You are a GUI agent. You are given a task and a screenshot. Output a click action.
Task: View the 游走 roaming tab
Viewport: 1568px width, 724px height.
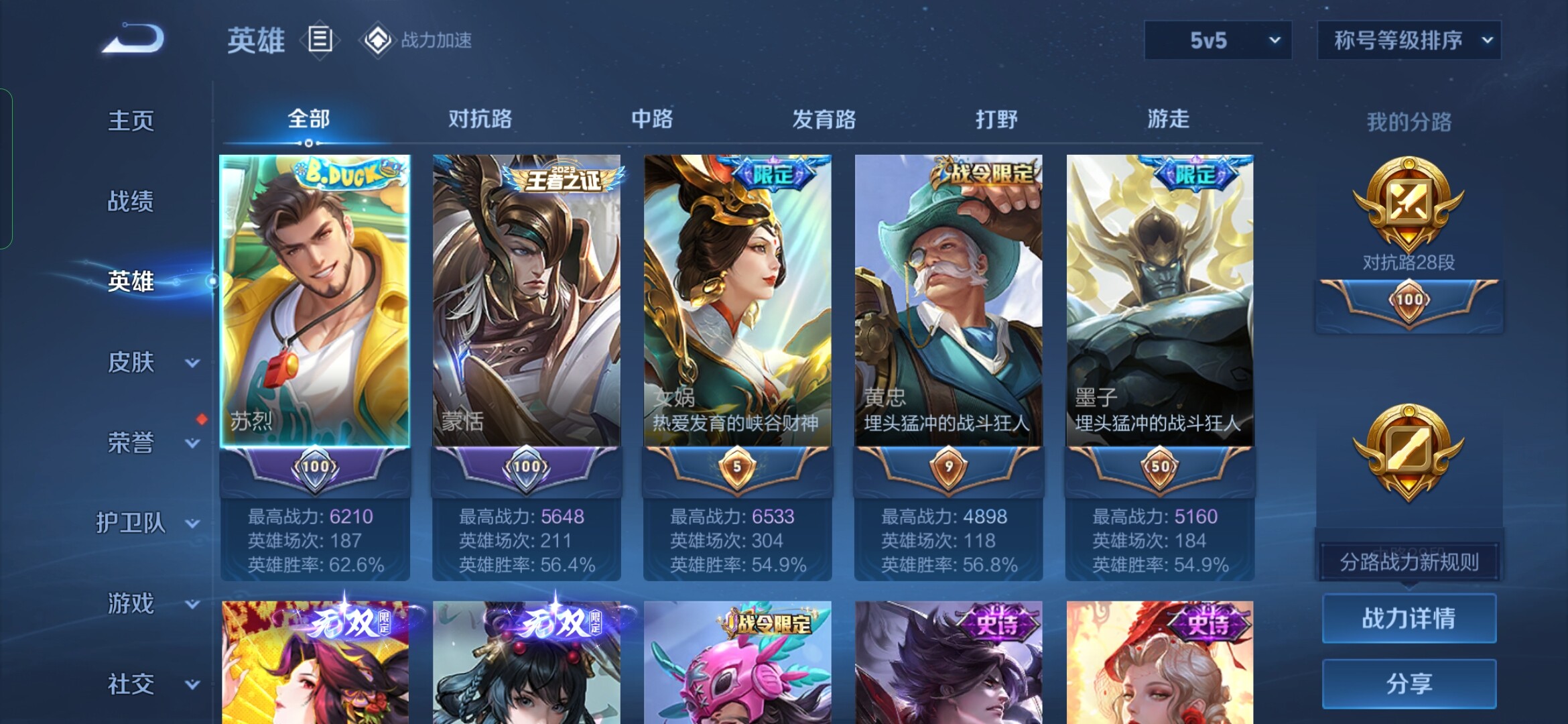point(1168,119)
